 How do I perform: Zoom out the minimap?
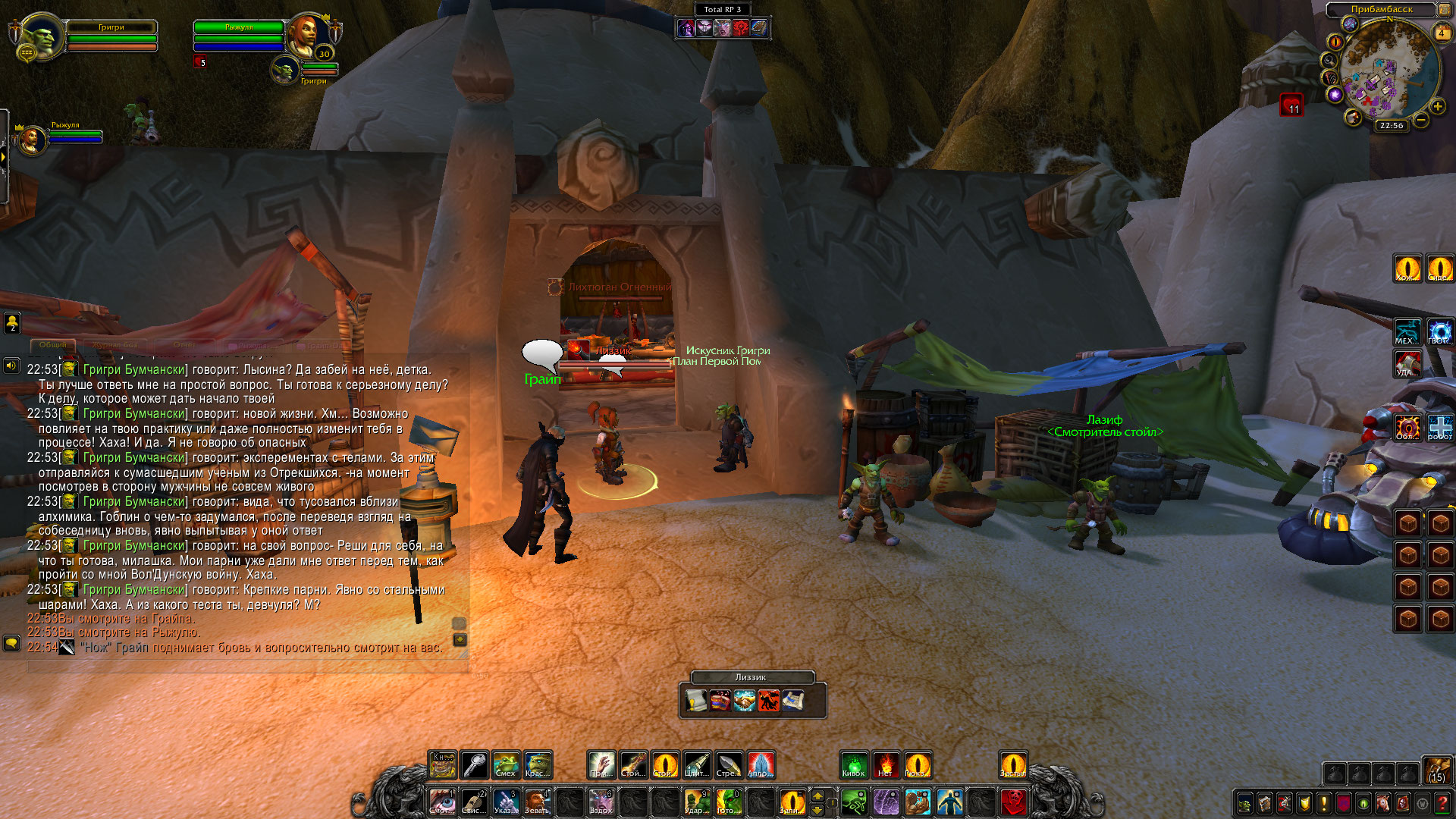coord(1421,120)
